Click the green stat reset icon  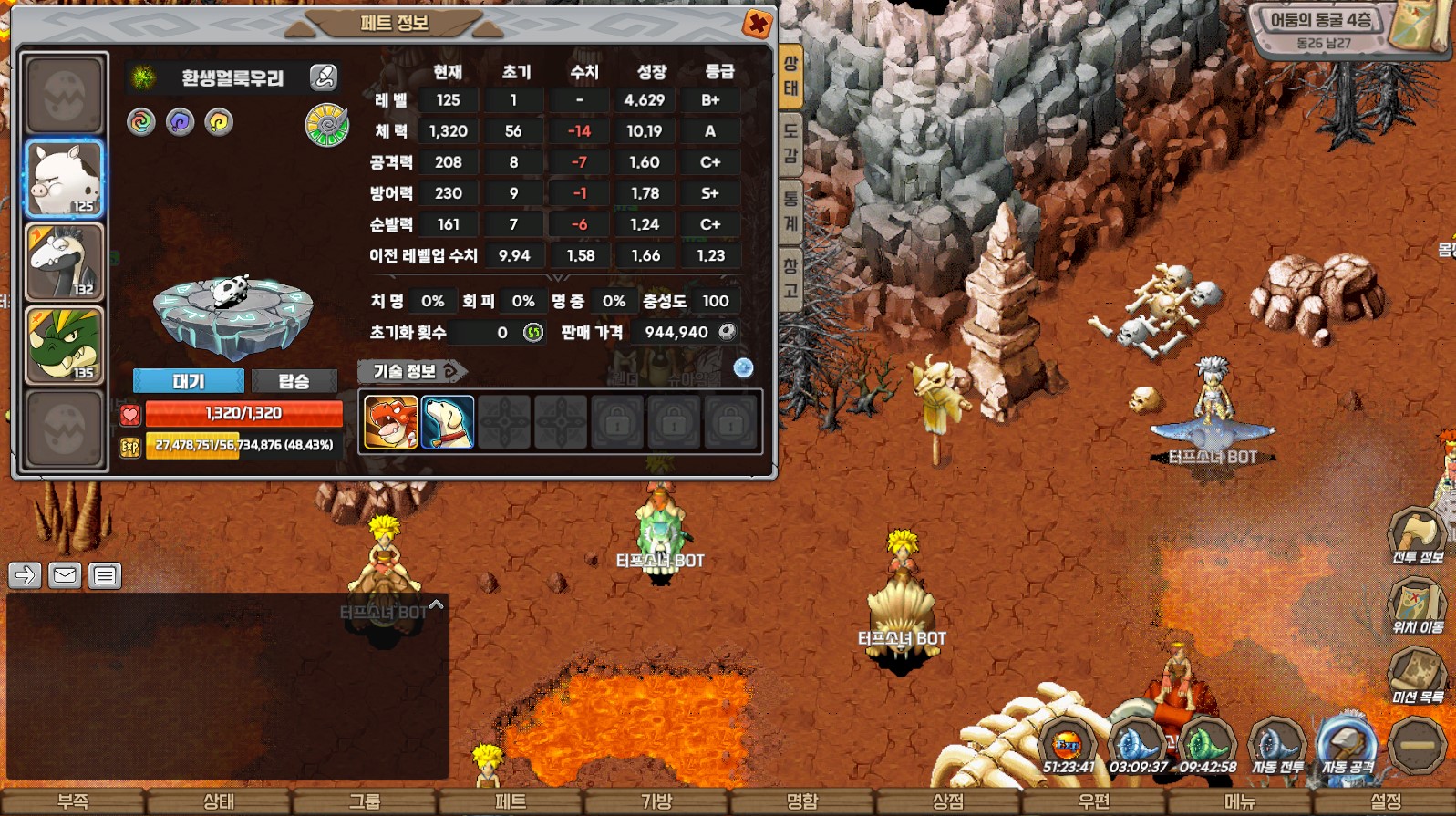pos(533,333)
